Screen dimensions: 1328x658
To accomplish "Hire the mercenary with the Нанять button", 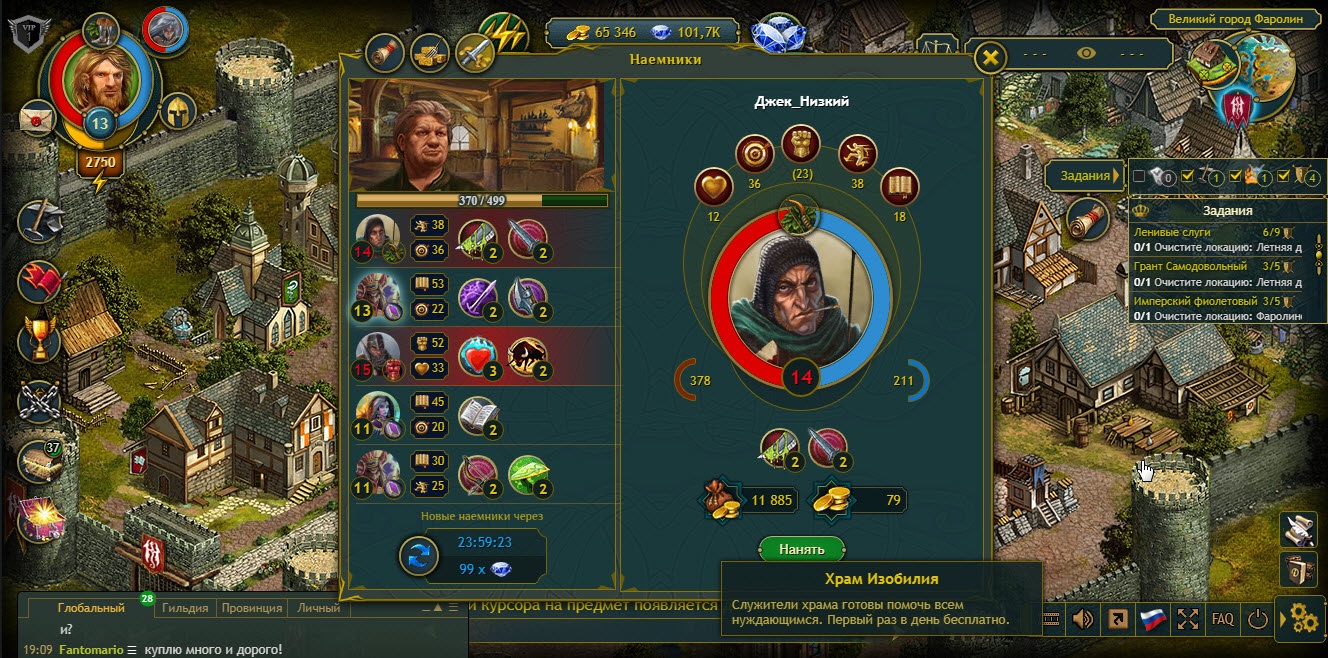I will (802, 549).
